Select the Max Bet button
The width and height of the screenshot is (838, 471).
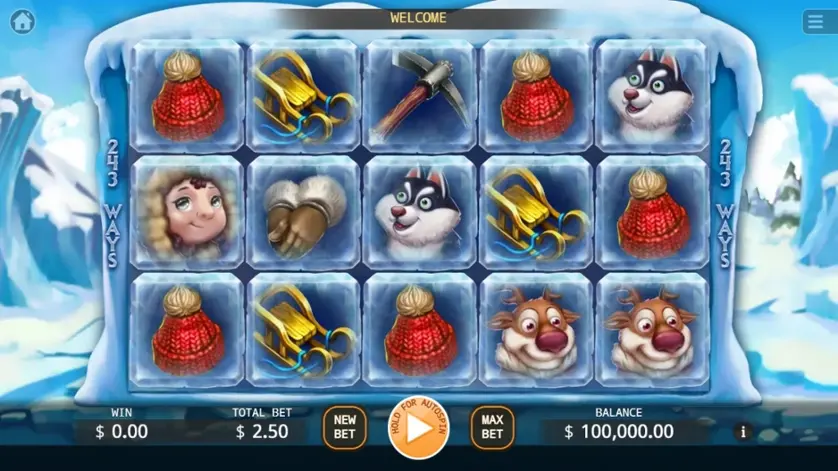point(492,427)
